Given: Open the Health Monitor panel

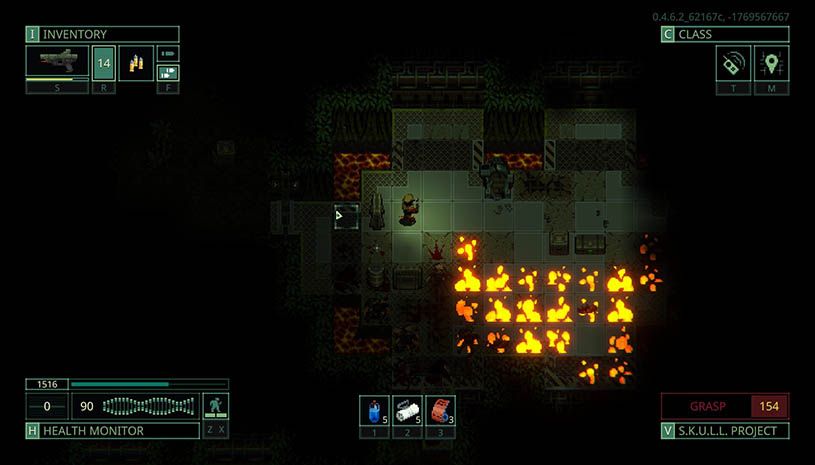Looking at the screenshot, I should coord(102,431).
